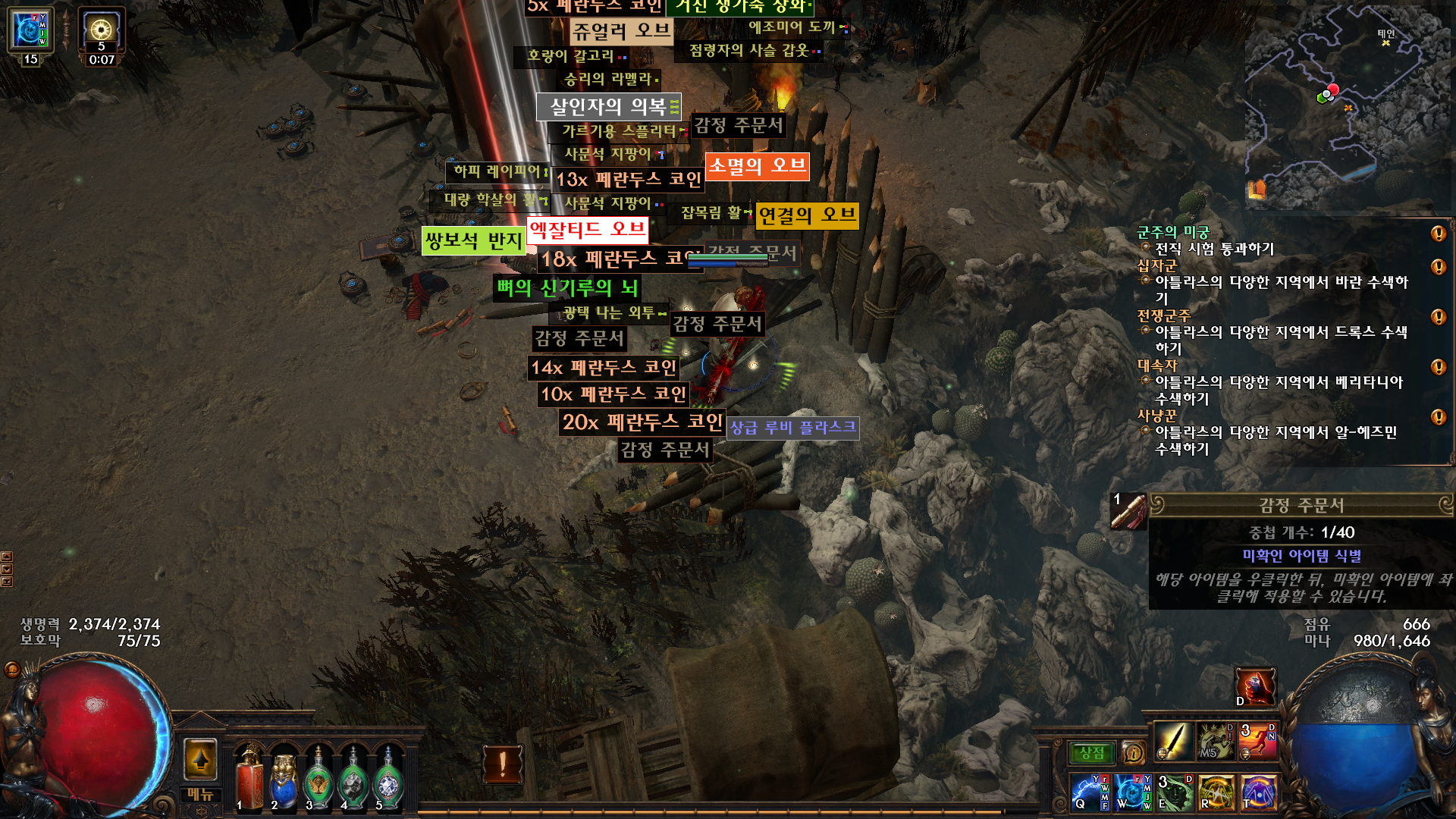The image size is (1456, 819).
Task: Trigger the purple aura skill on T
Action: pyautogui.click(x=1259, y=792)
